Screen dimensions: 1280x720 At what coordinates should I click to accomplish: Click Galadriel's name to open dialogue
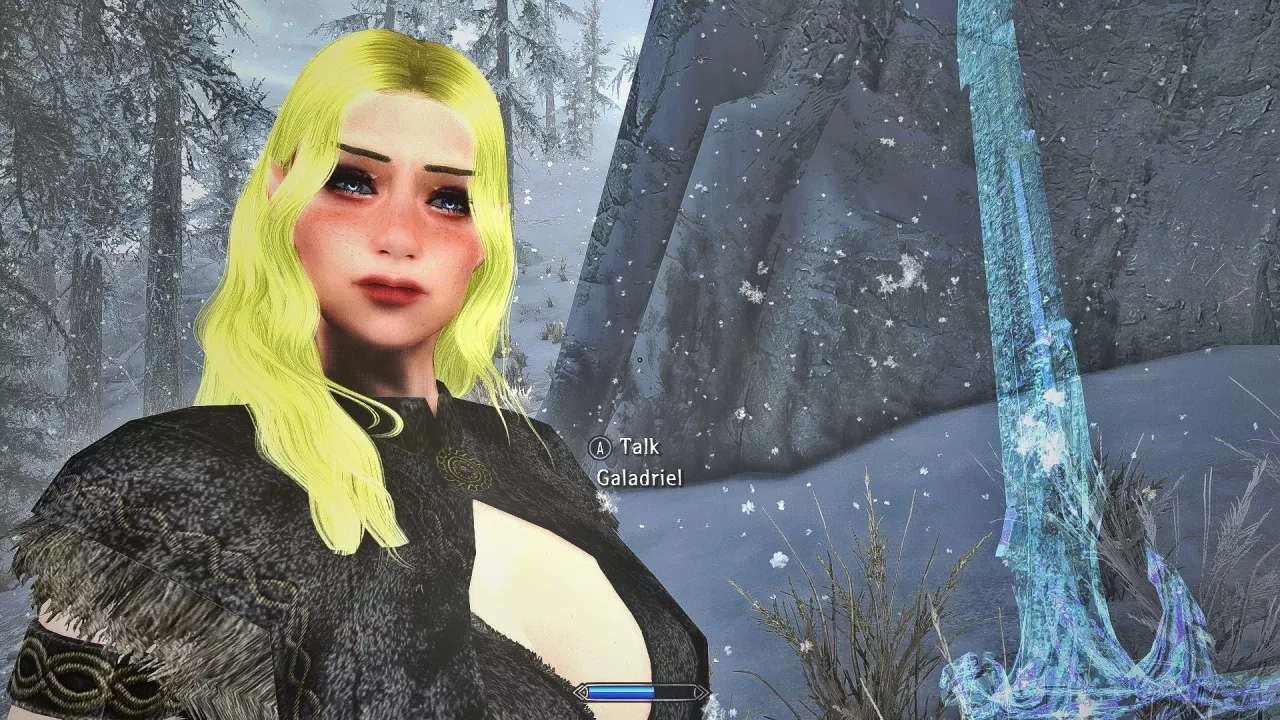click(640, 479)
